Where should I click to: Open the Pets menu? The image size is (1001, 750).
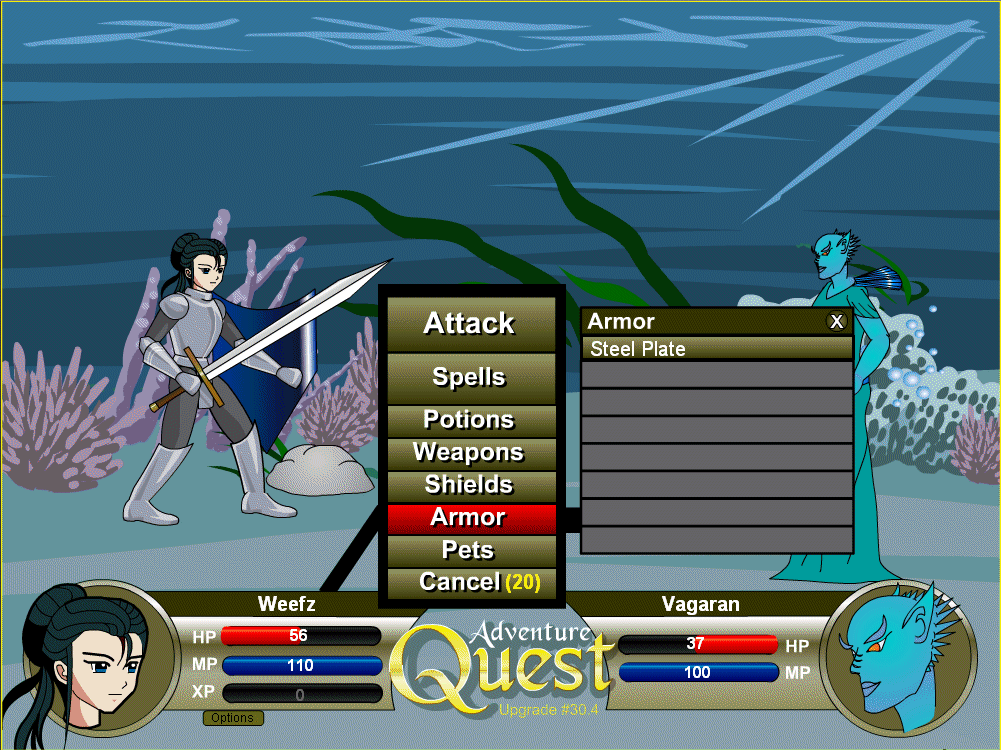[470, 550]
